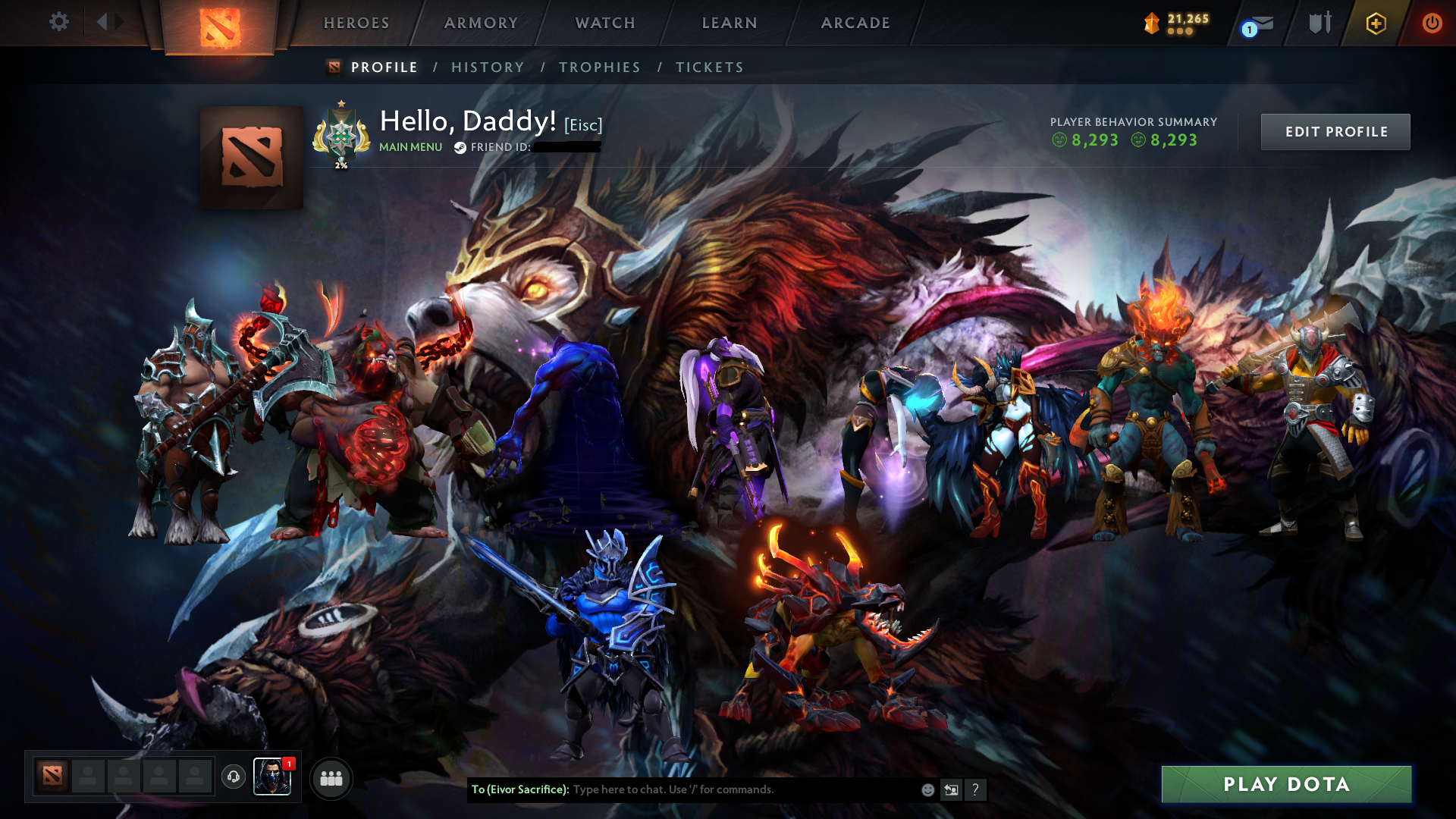The width and height of the screenshot is (1456, 819).
Task: Click the question mark chat help icon
Action: pos(975,789)
